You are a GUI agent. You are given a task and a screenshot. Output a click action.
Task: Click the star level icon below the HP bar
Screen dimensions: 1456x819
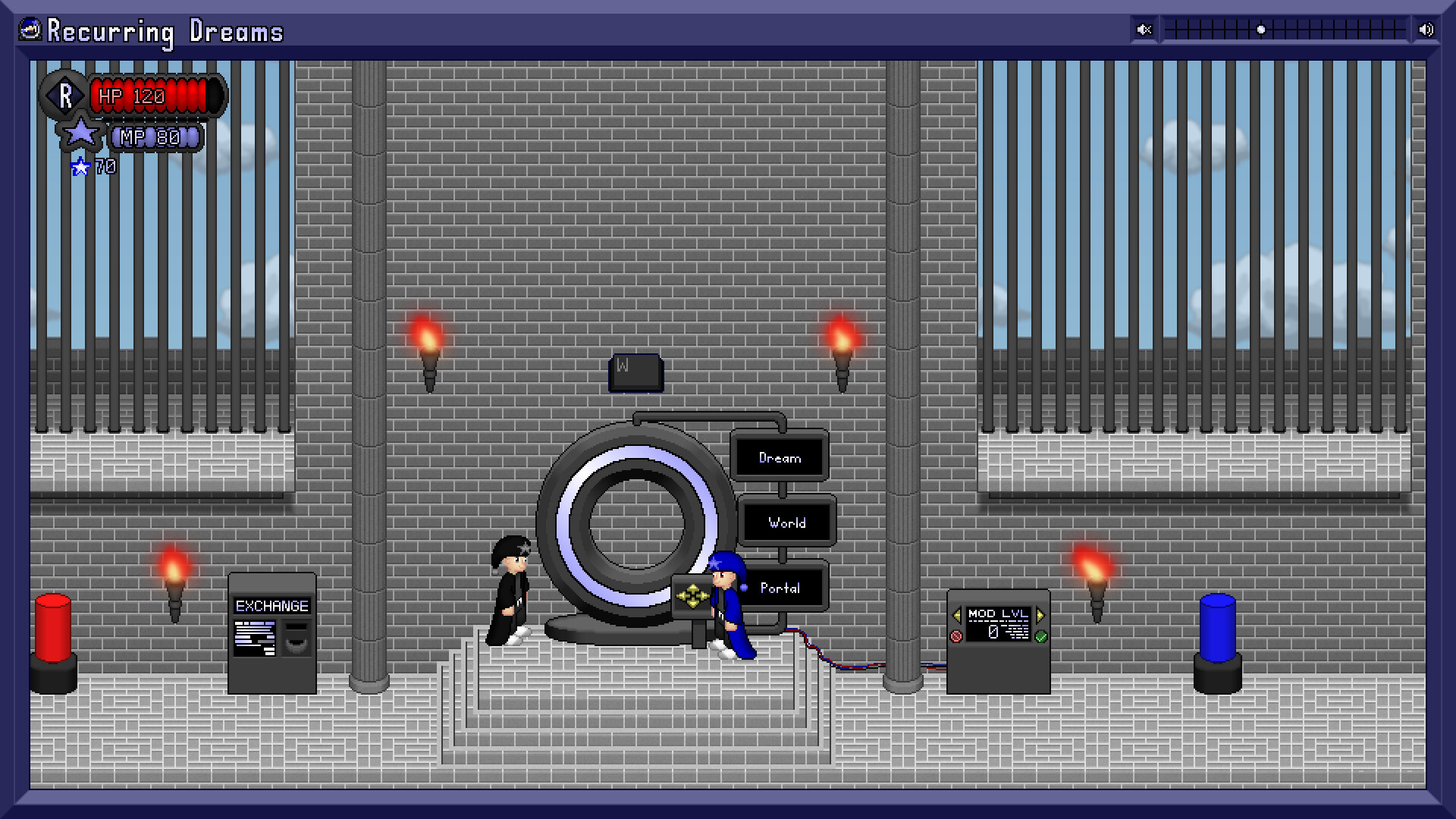(82, 133)
